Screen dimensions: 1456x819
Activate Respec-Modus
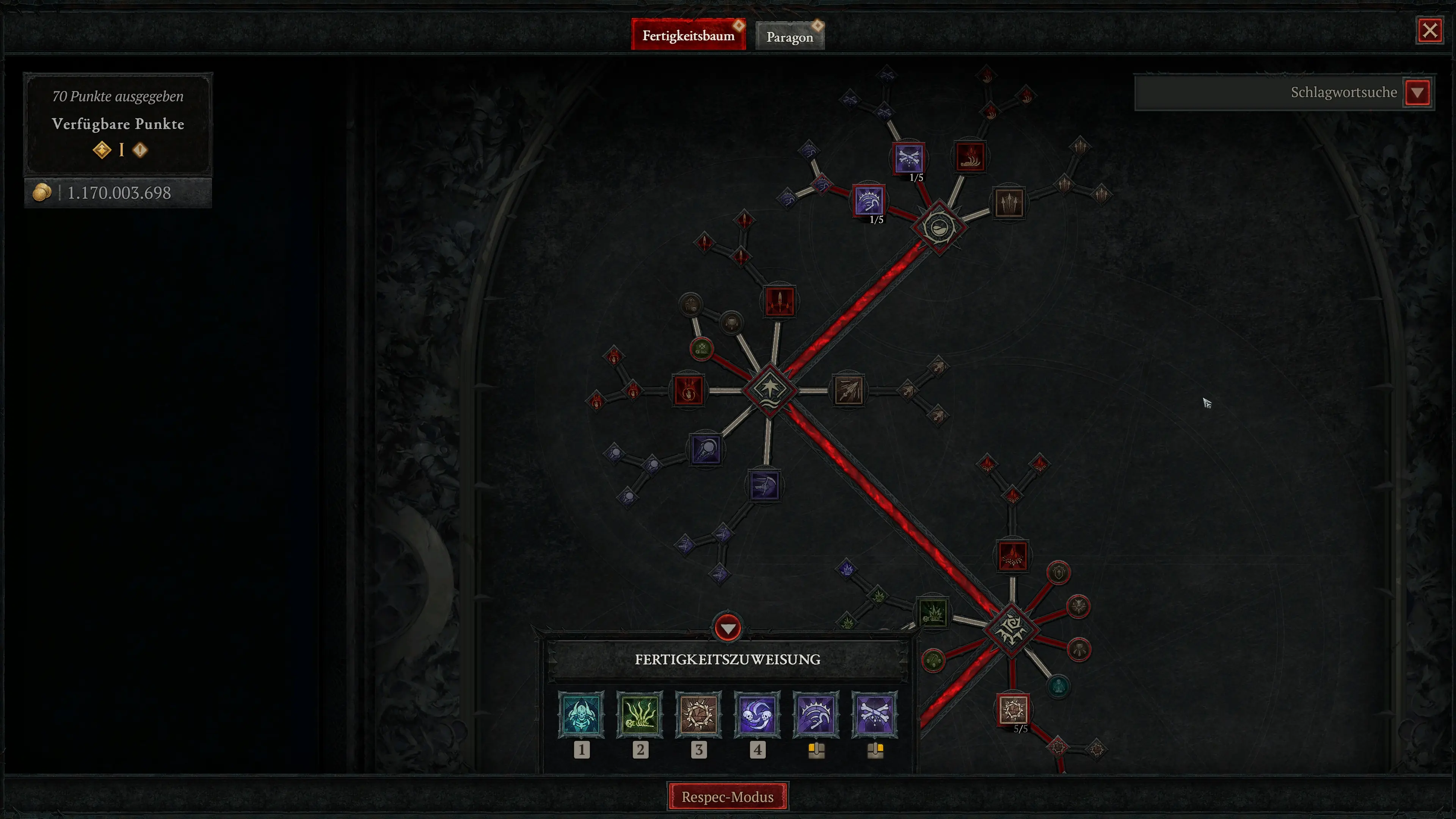[728, 797]
